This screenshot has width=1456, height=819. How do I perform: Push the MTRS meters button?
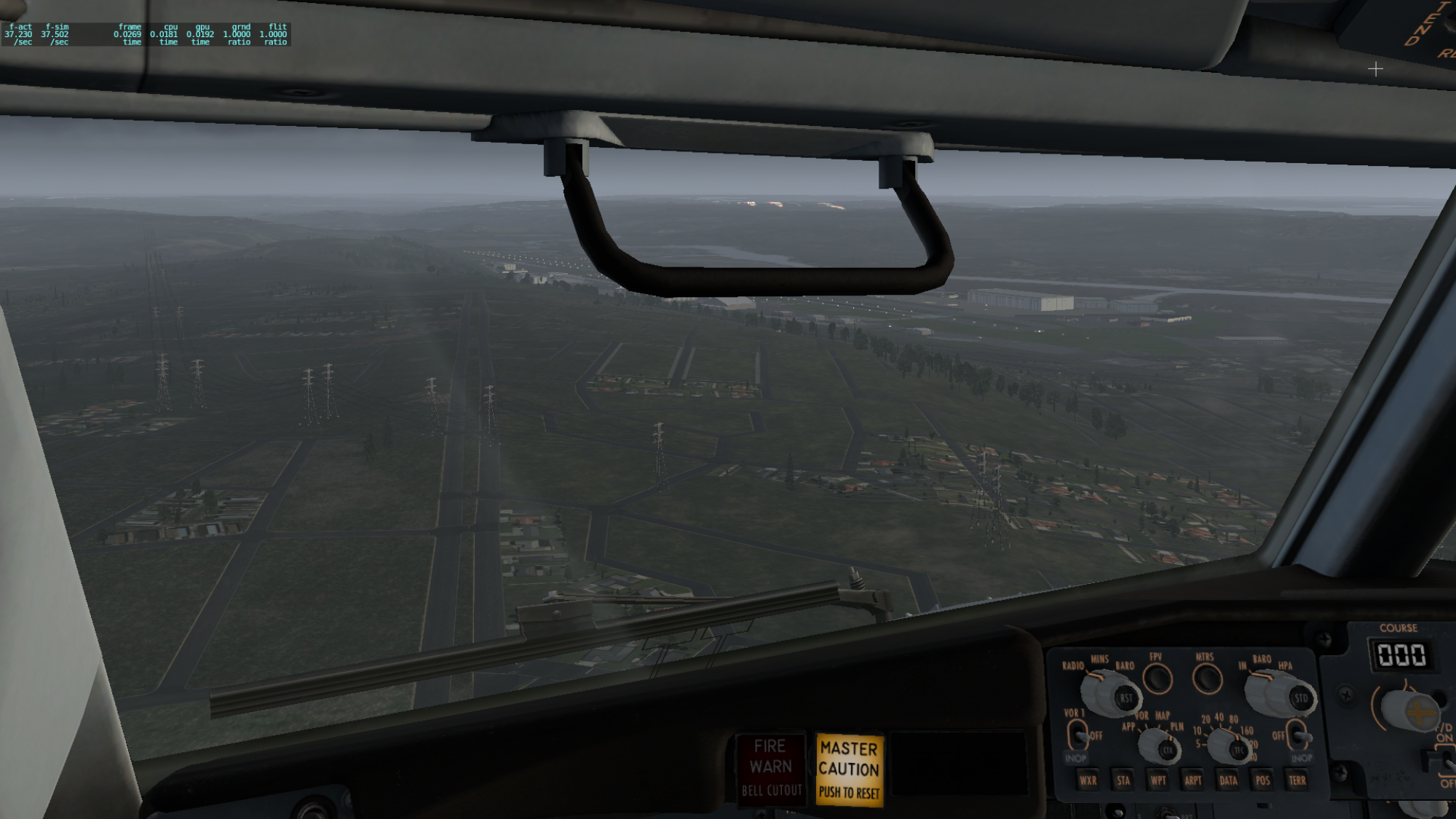[x=1206, y=678]
